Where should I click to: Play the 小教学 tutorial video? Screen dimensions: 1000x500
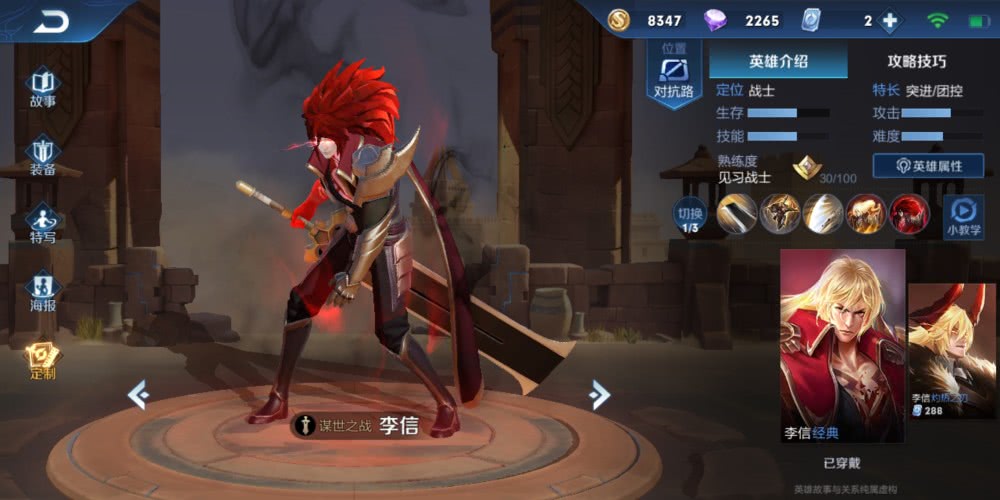[964, 214]
